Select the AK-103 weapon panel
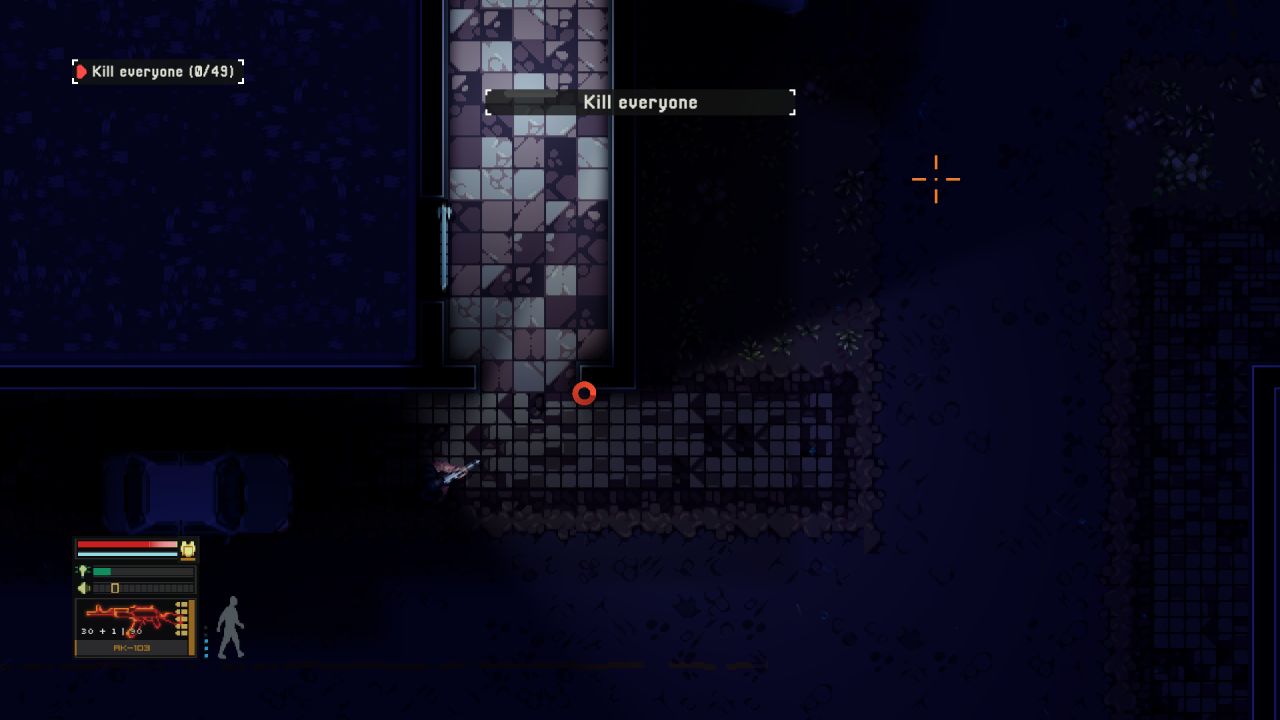 pyautogui.click(x=134, y=627)
